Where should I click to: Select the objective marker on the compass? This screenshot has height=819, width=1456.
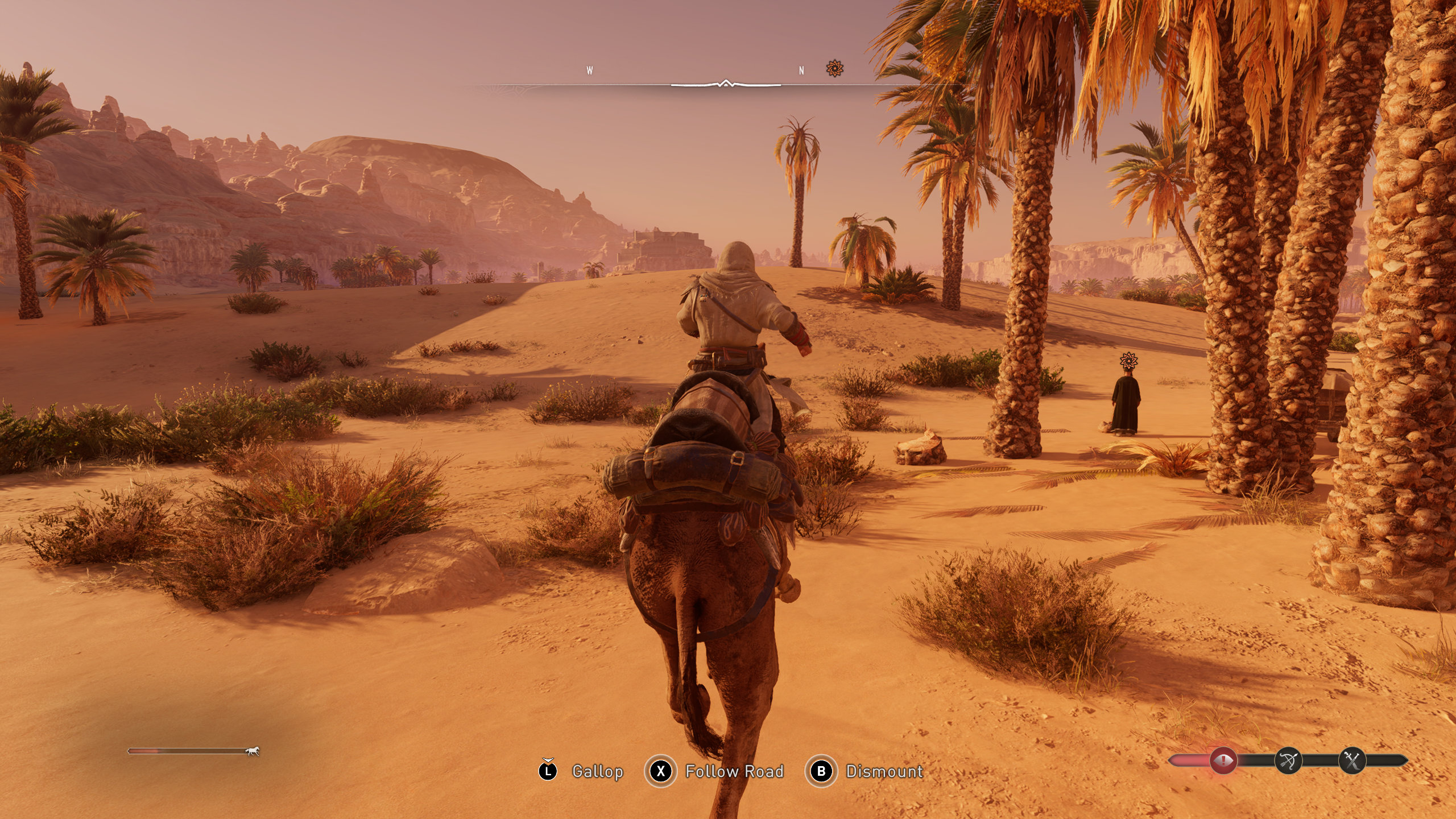(x=834, y=69)
